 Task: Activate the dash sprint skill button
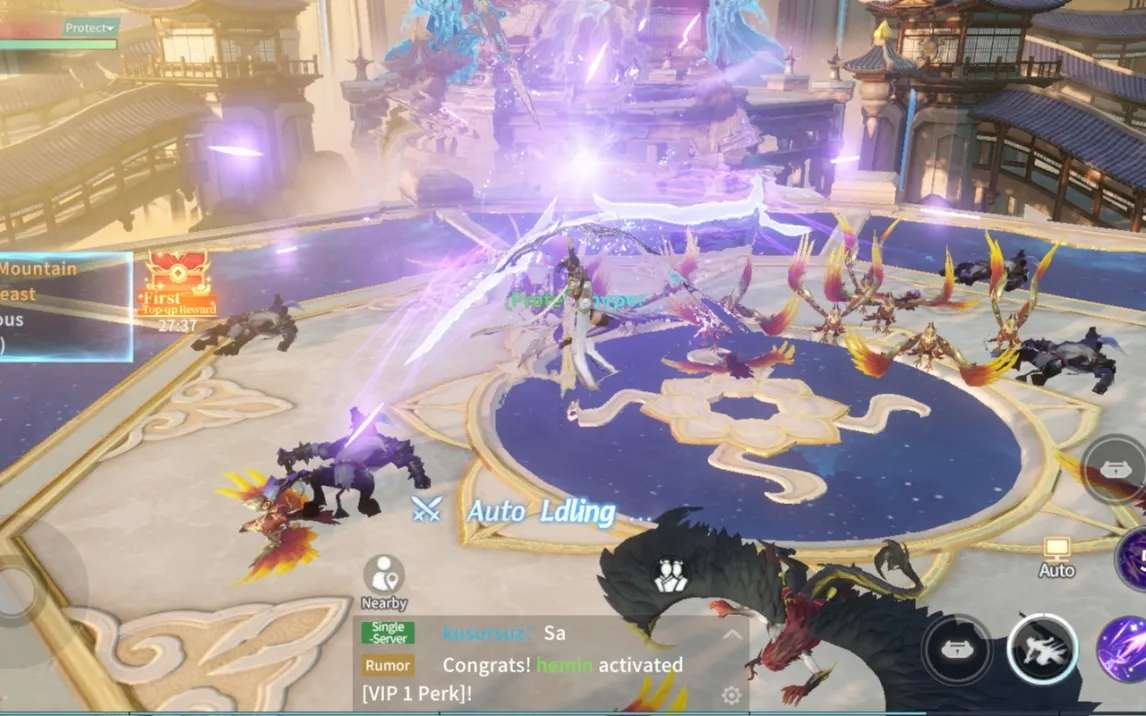coord(1042,648)
